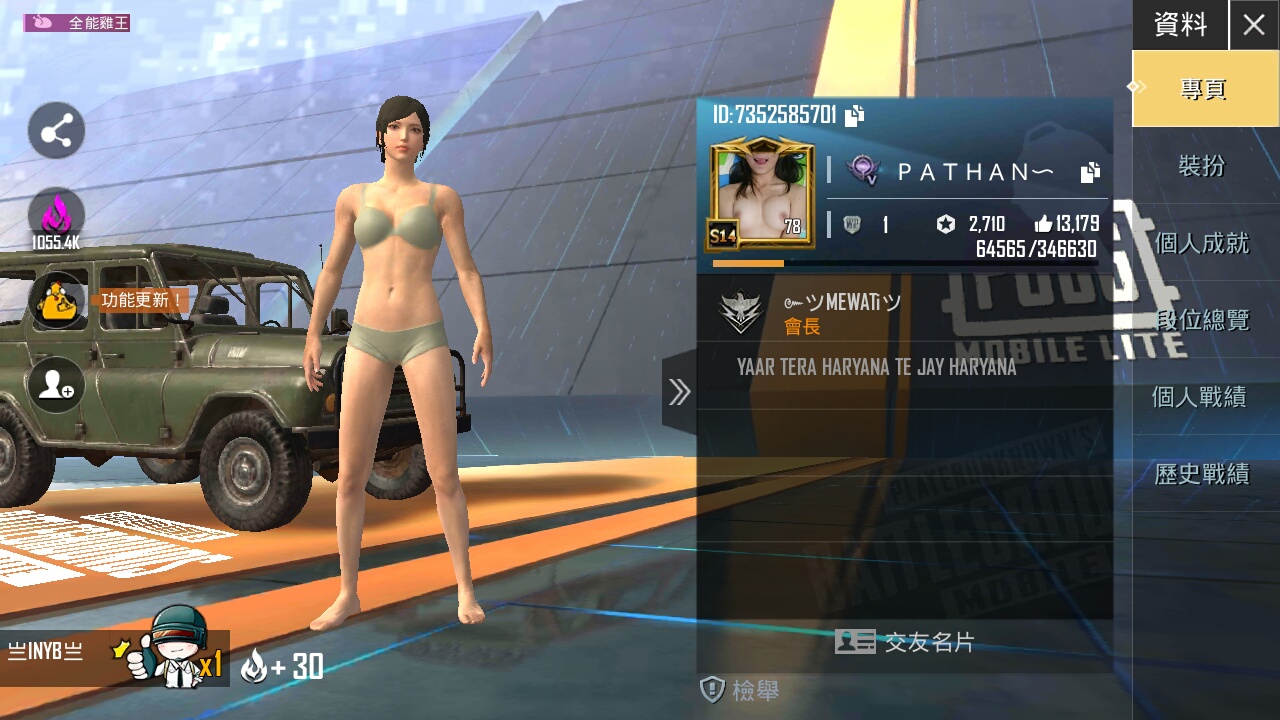The width and height of the screenshot is (1280, 720).
Task: Select the 段位總覽 tab
Action: coord(1202,320)
